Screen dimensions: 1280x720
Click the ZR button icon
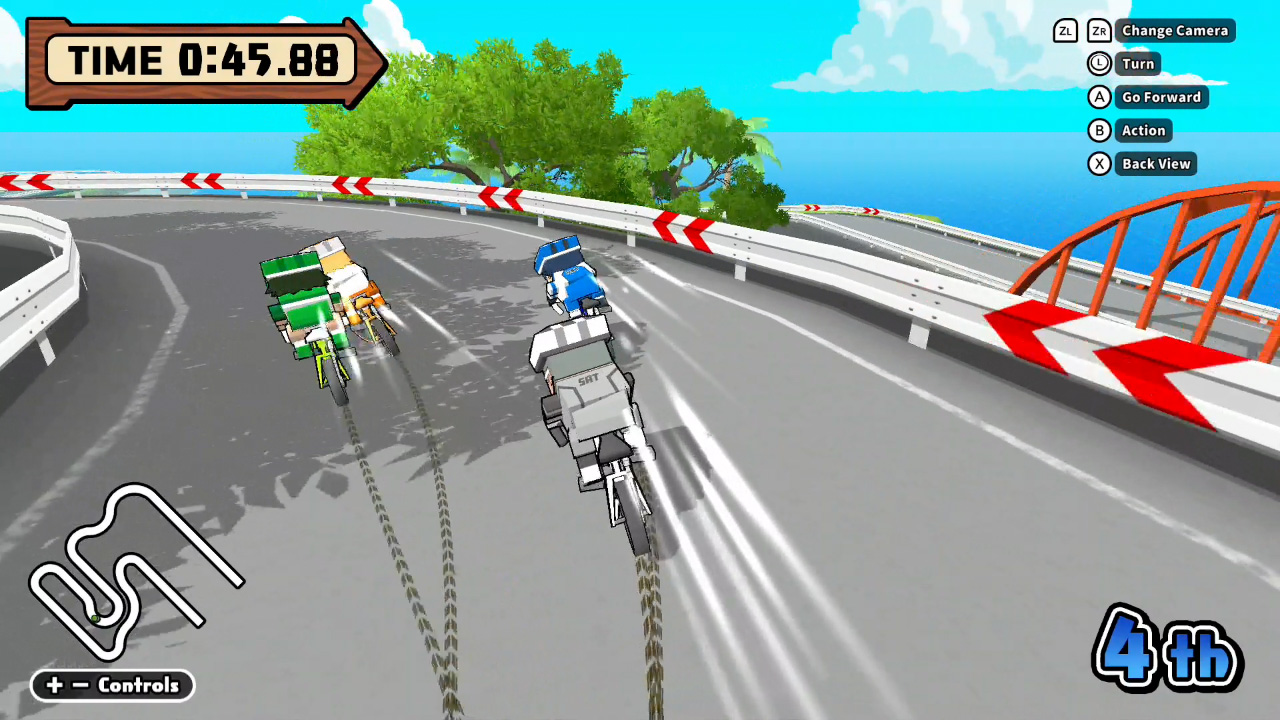pos(1098,31)
